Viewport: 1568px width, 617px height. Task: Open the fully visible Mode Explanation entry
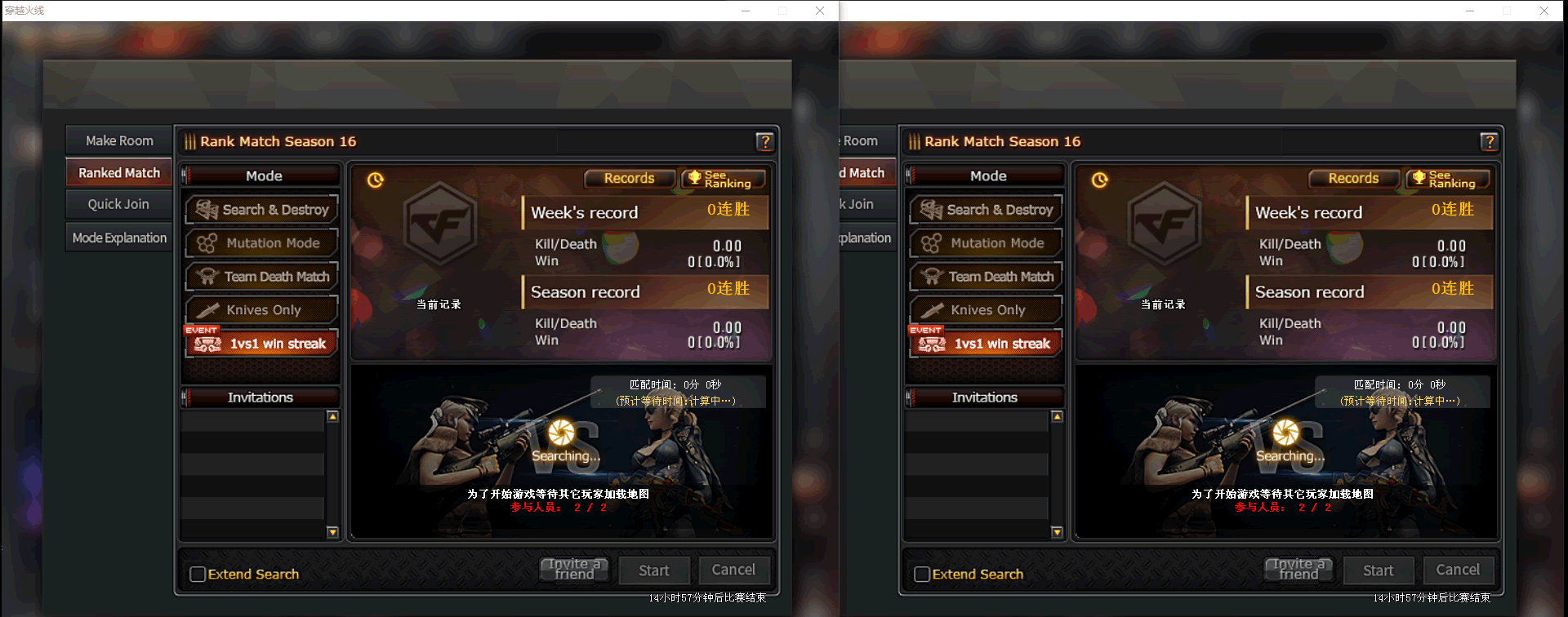click(119, 237)
